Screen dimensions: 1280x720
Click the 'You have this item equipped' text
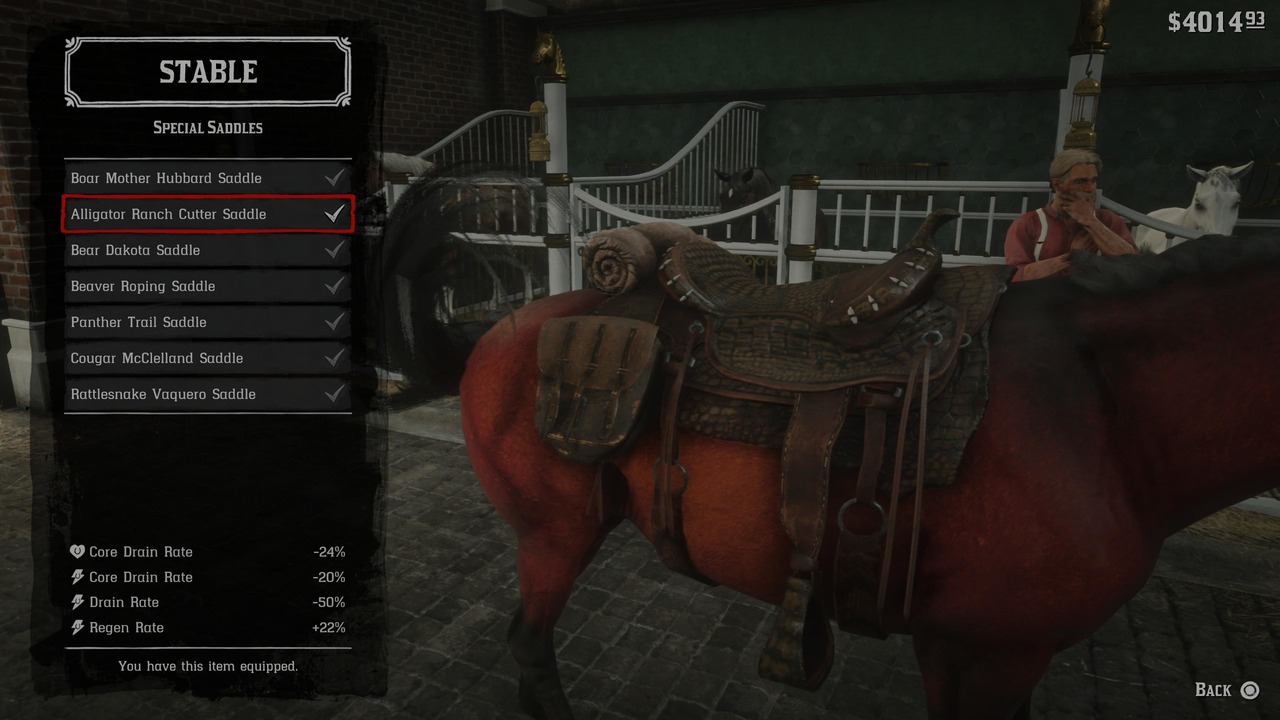(207, 666)
